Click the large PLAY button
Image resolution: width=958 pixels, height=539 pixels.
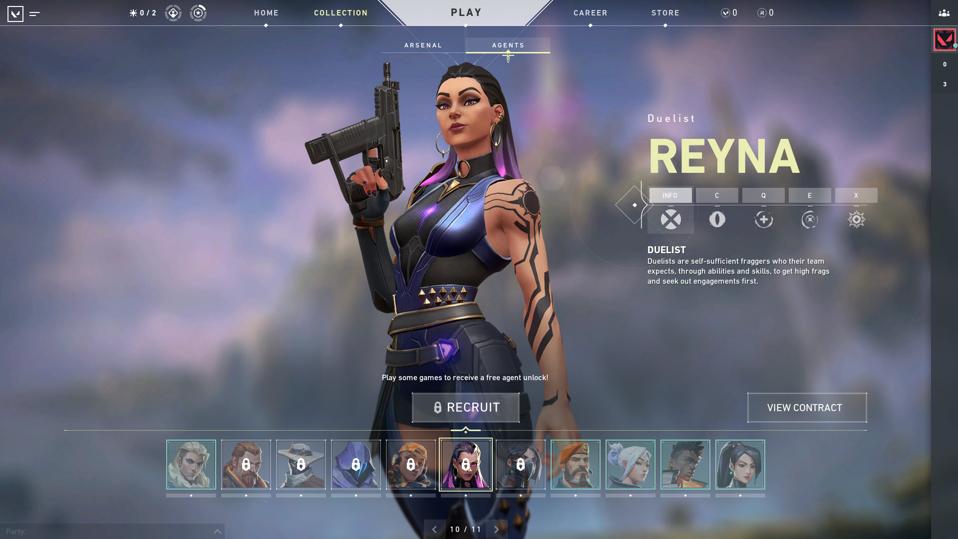click(466, 13)
